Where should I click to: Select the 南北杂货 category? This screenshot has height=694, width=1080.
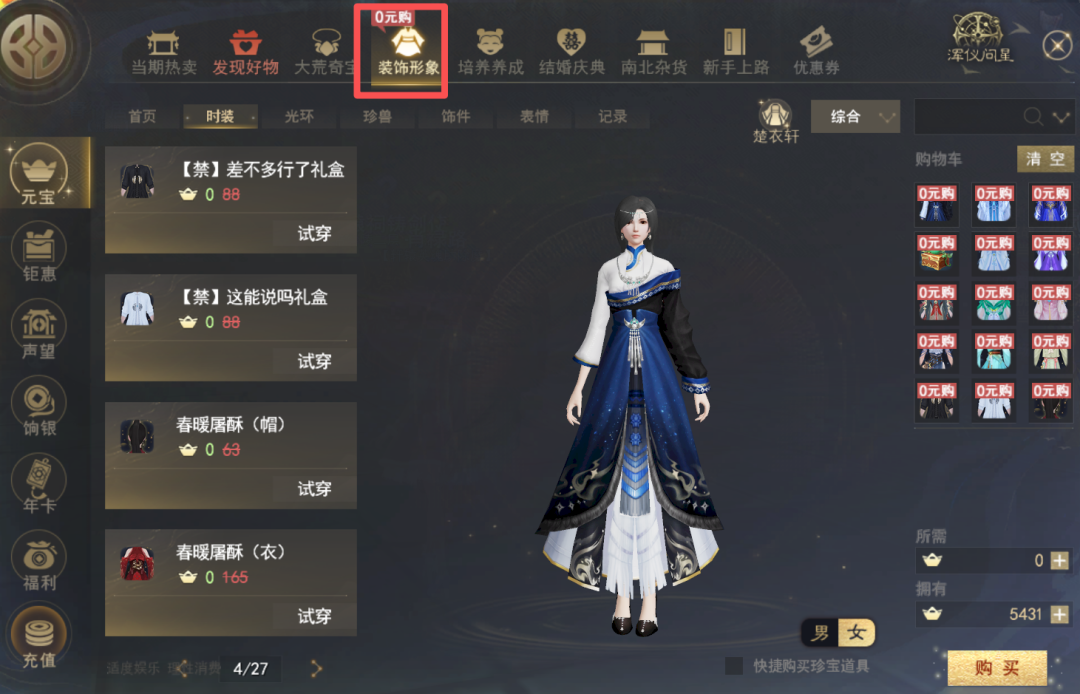(654, 52)
